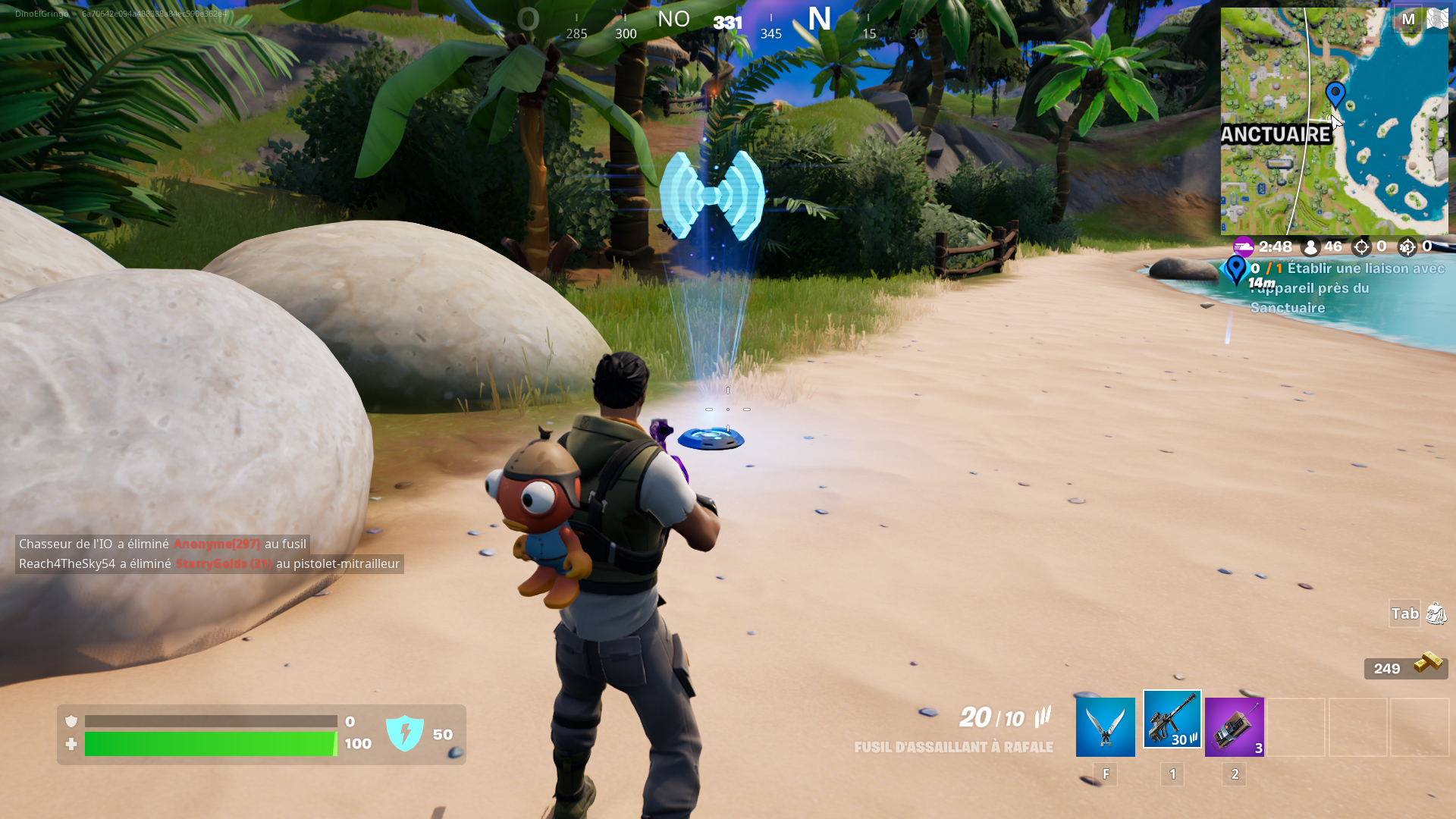
Task: Select the dual blades pickaxe slot
Action: click(1103, 726)
